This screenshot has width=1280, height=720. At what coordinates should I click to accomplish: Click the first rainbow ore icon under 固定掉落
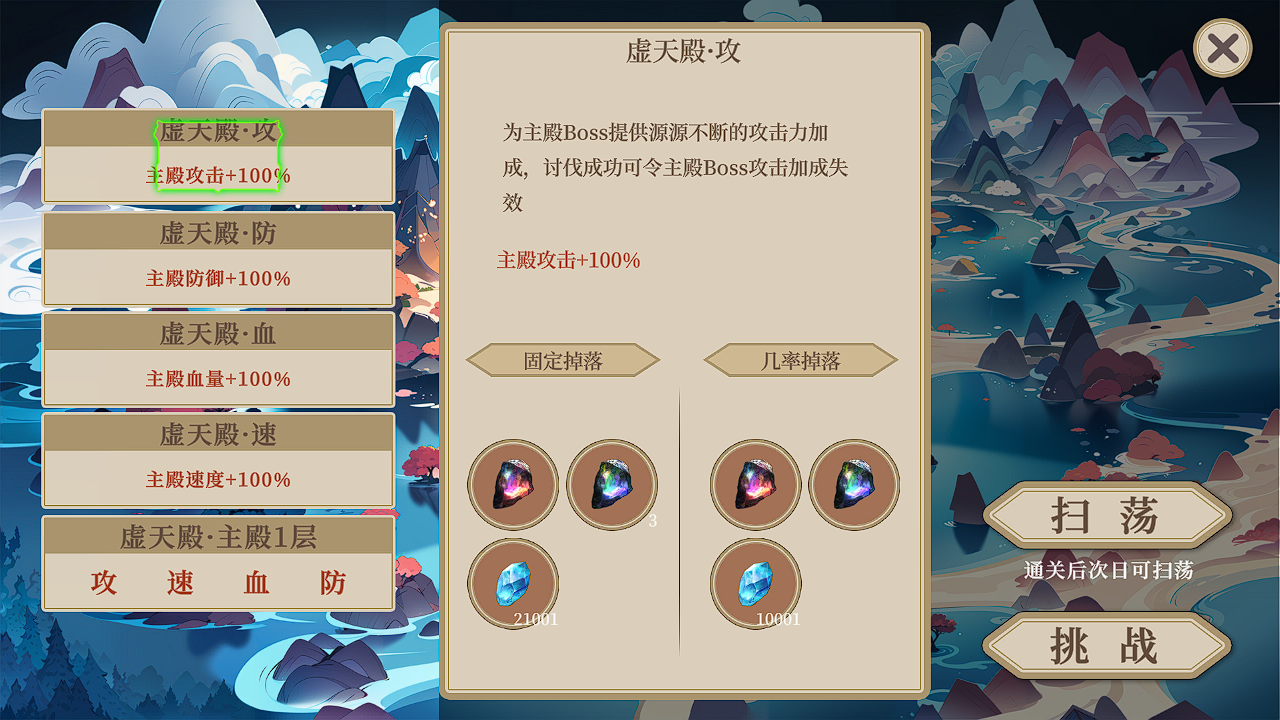click(513, 485)
